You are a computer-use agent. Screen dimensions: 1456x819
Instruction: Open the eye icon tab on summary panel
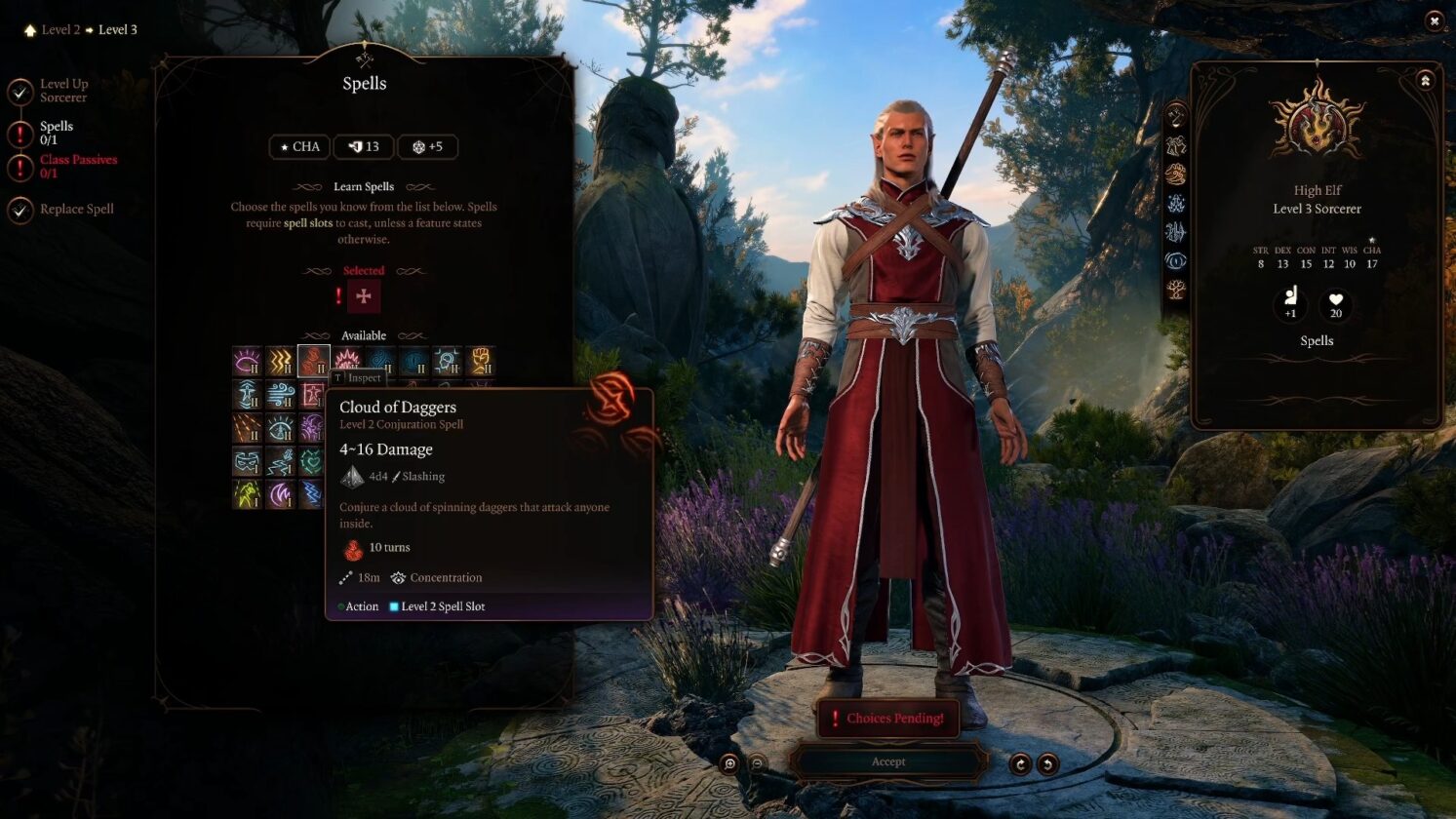(1176, 261)
